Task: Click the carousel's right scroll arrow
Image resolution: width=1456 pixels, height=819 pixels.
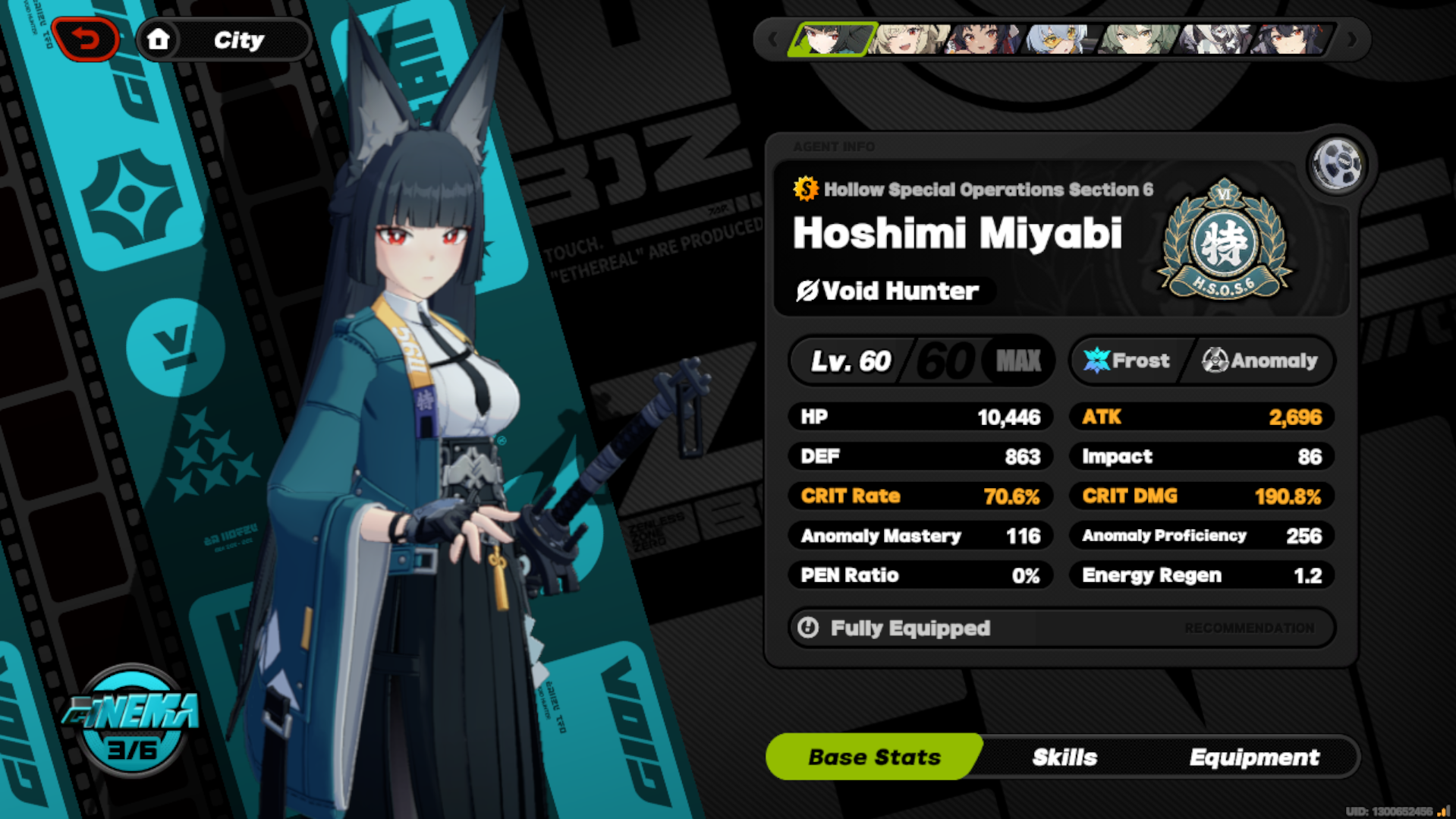Action: point(1353,38)
